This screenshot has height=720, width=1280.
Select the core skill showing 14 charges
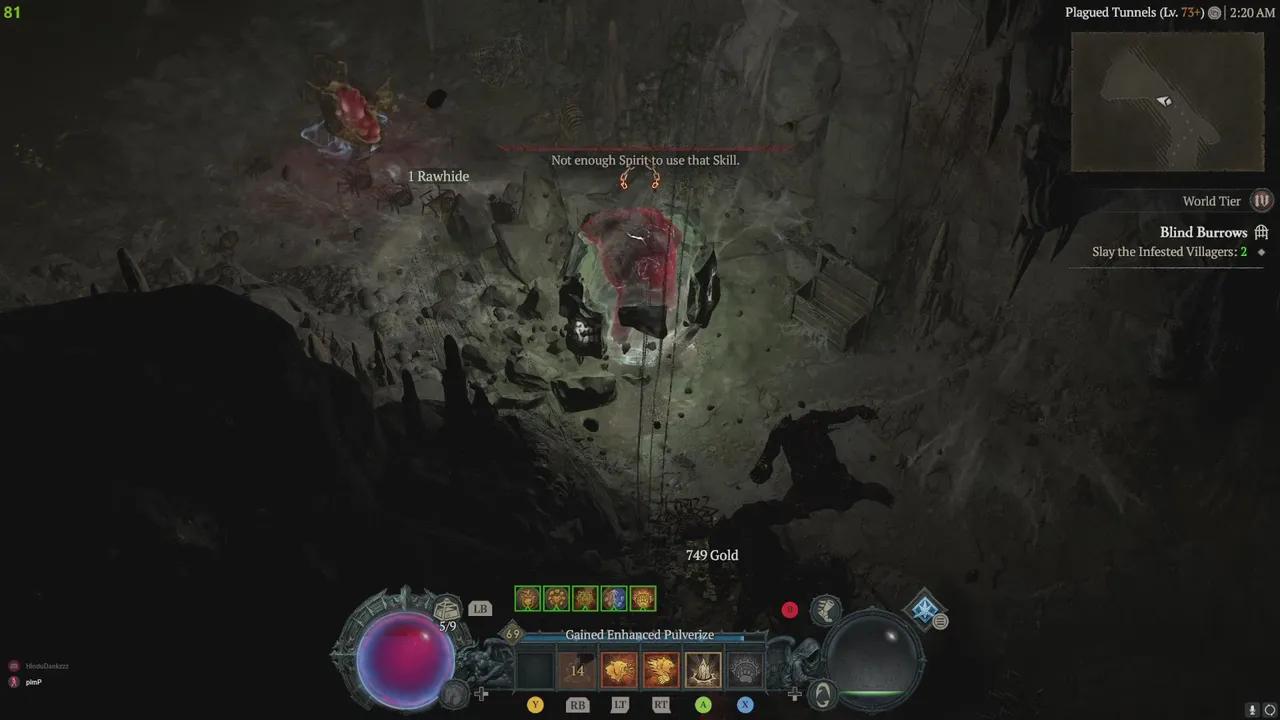point(577,669)
